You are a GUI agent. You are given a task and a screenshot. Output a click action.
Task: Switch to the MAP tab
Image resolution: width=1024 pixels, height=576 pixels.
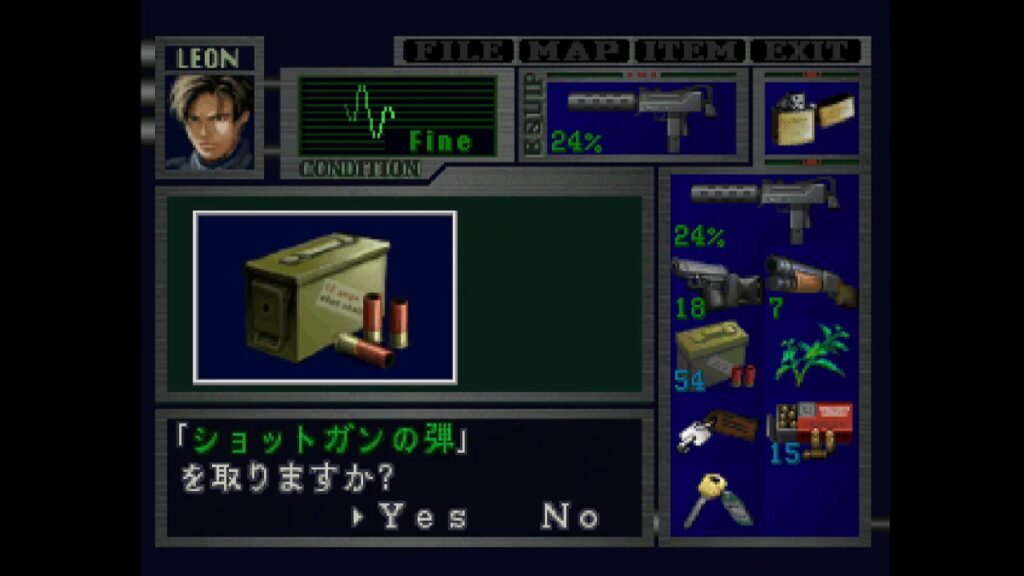pyautogui.click(x=575, y=51)
